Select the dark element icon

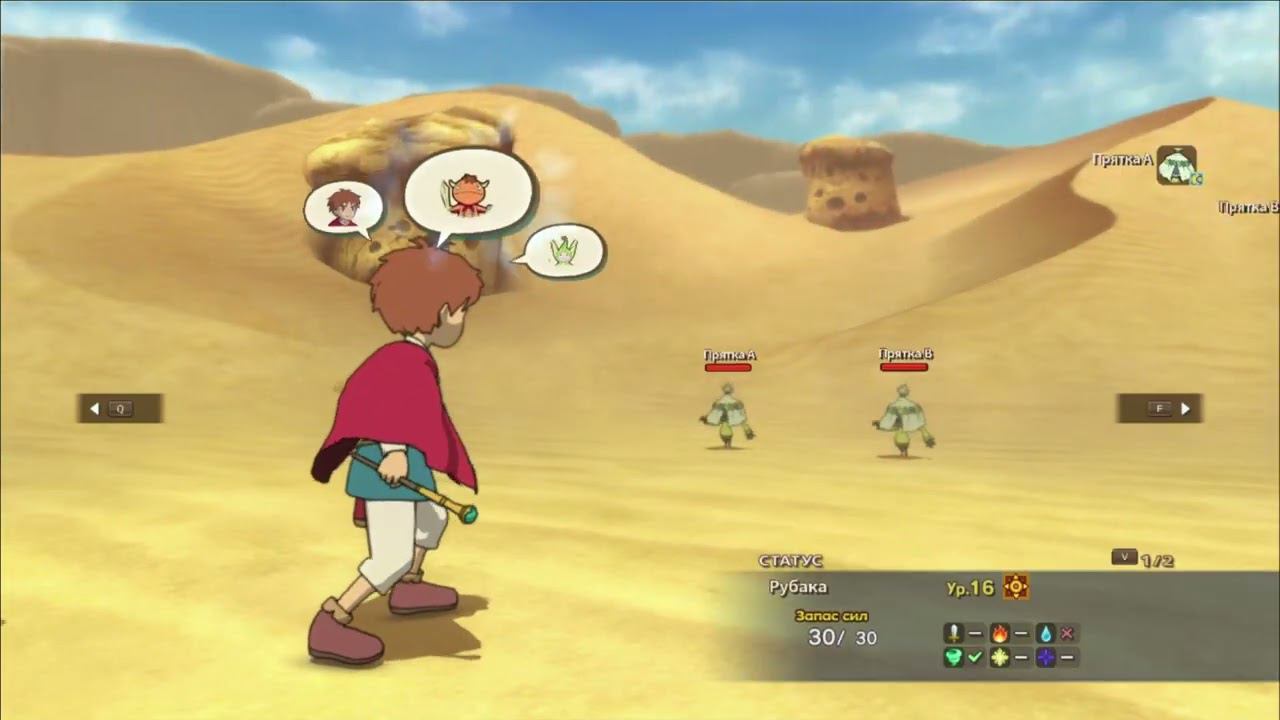click(1046, 658)
